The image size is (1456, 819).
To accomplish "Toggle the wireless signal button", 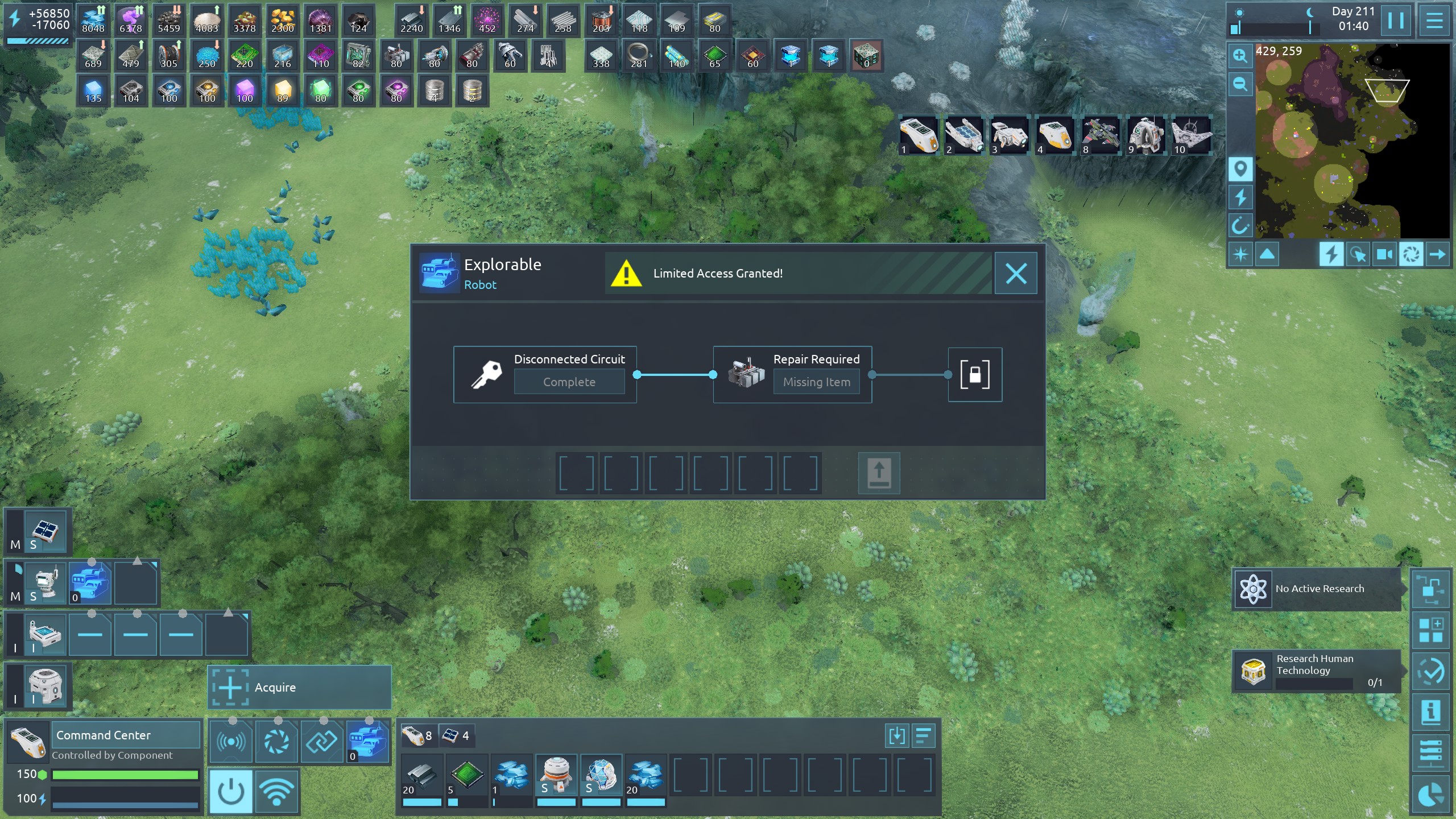I will (x=276, y=791).
